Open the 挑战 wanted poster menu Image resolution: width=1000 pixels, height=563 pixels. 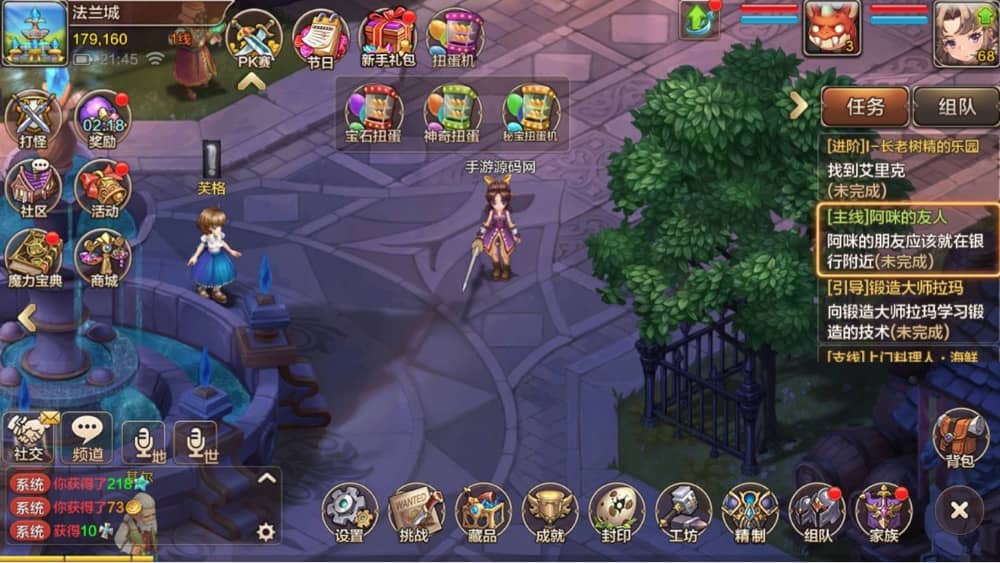pyautogui.click(x=416, y=510)
